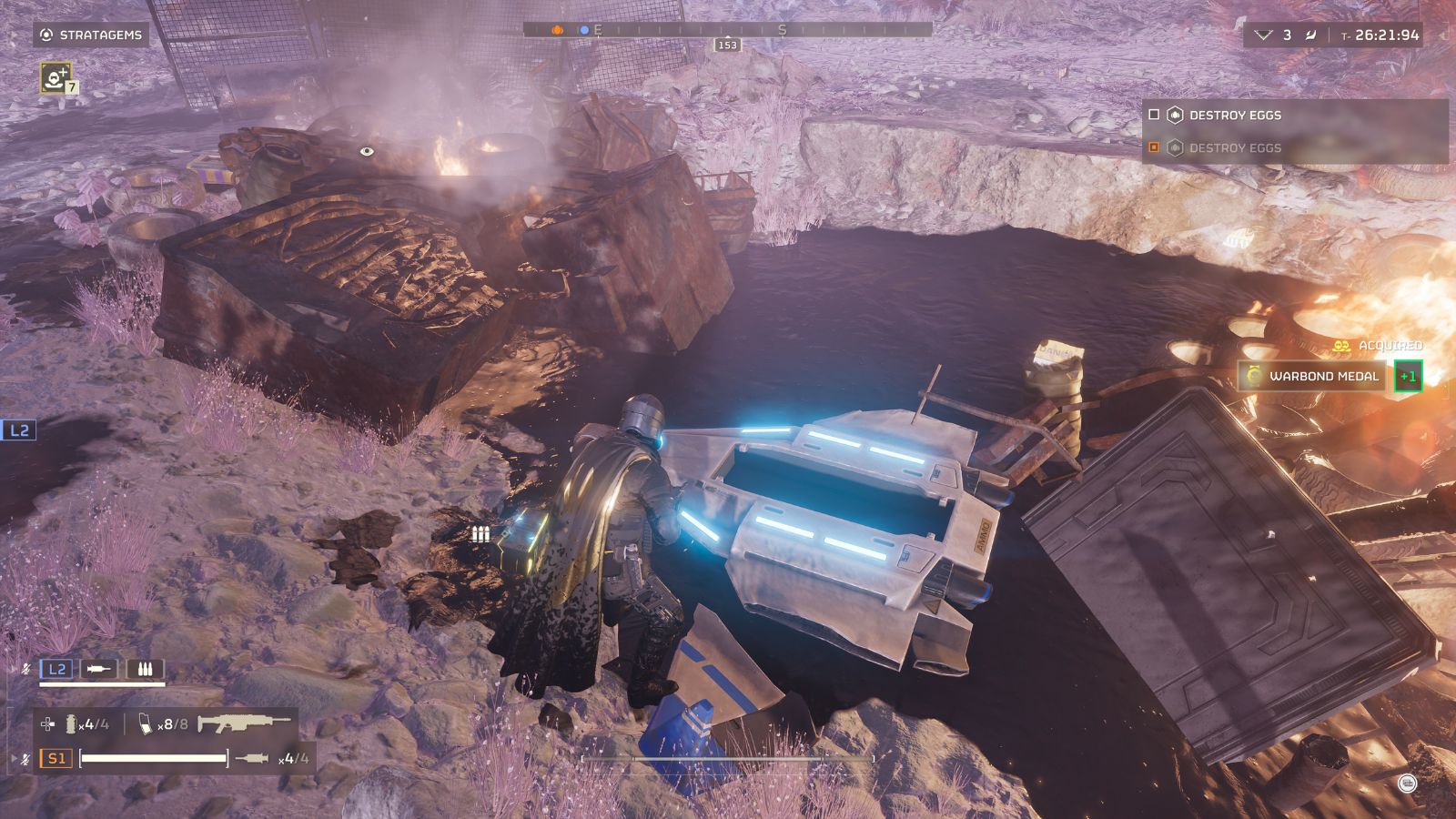Click the Warbond Medal coin icon
Screen dimensions: 1456x819
[1253, 375]
